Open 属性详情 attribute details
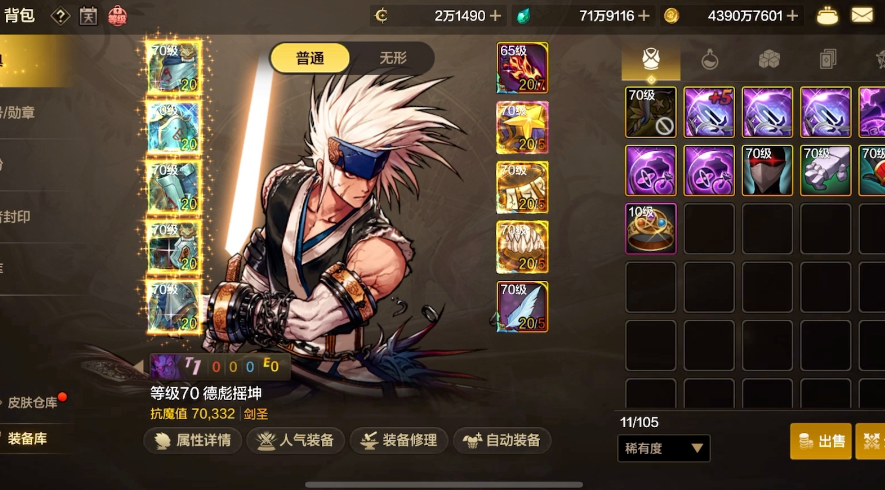The width and height of the screenshot is (885, 490). [191, 440]
